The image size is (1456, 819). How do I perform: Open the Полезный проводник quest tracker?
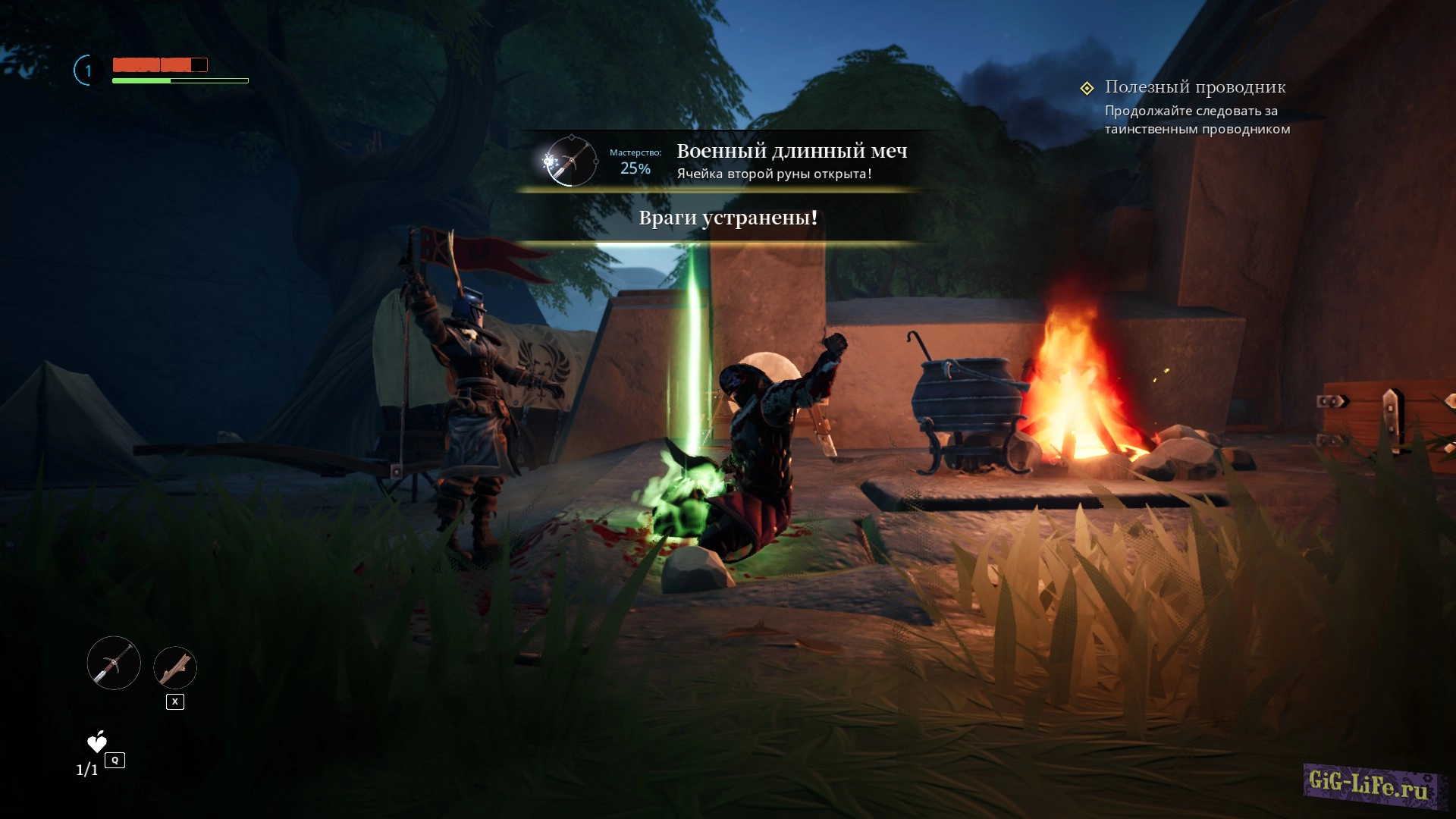[1194, 88]
